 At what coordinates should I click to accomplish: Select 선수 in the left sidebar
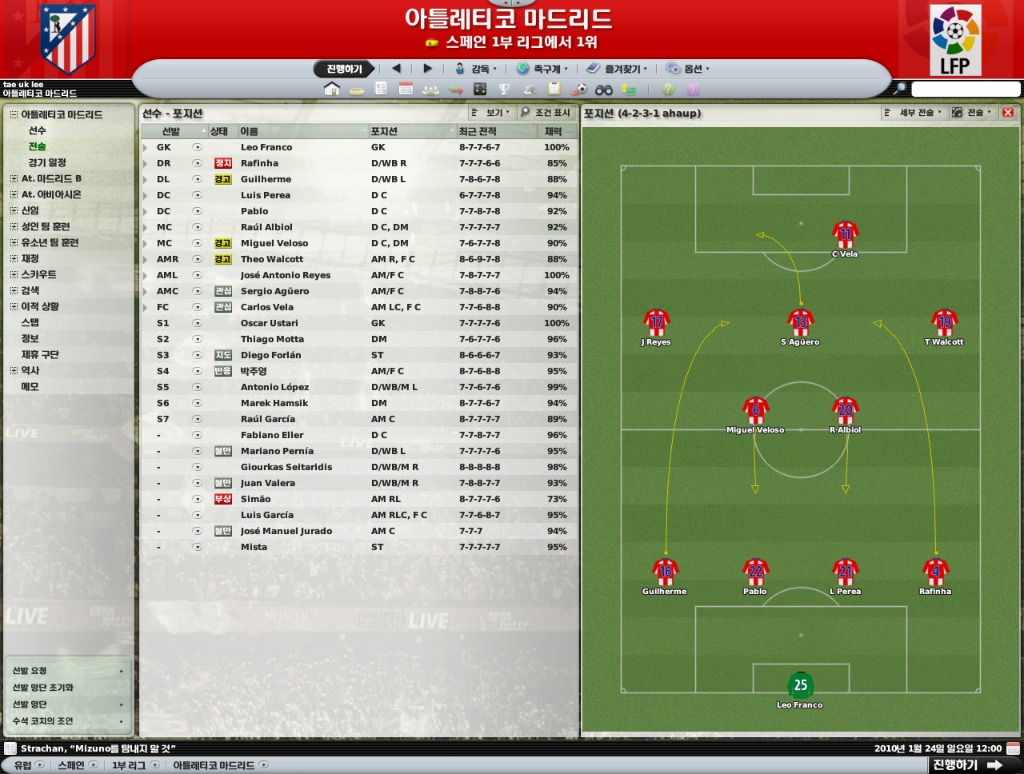(x=37, y=131)
